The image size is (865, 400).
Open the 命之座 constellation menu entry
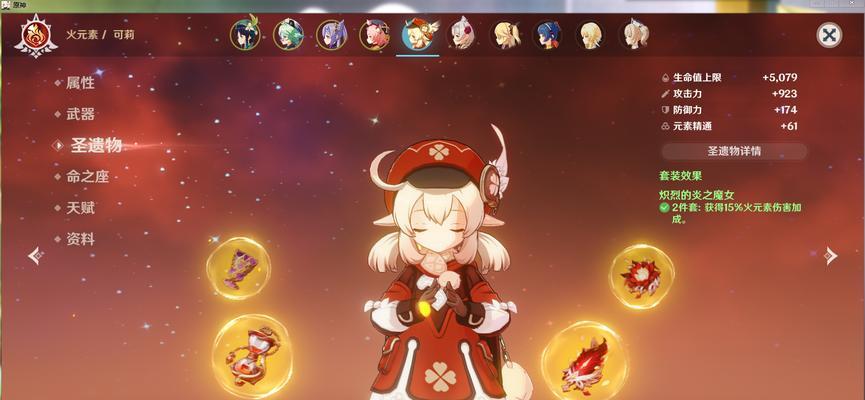87,176
